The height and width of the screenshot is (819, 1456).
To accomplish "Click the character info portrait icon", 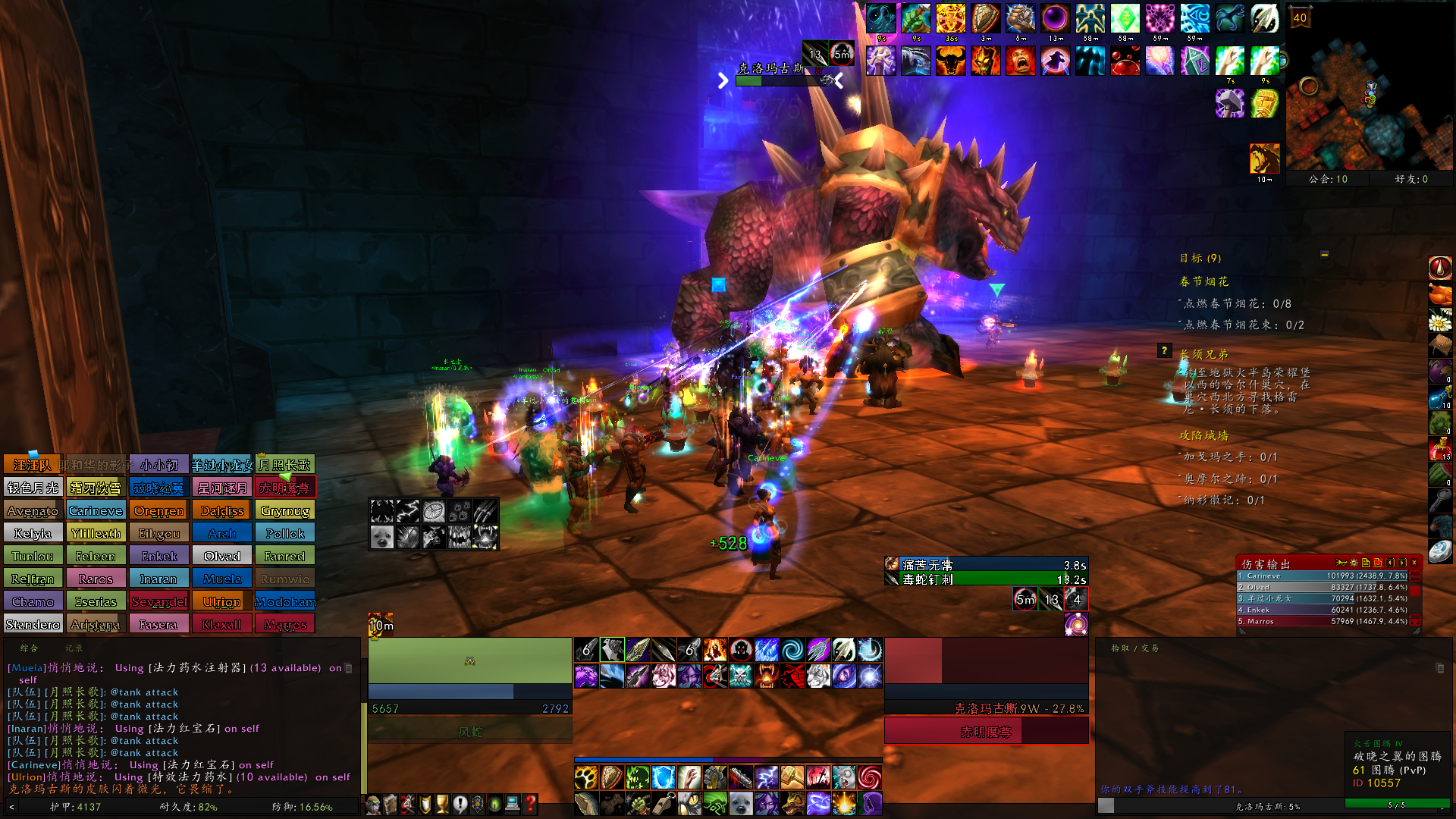I will point(373,805).
